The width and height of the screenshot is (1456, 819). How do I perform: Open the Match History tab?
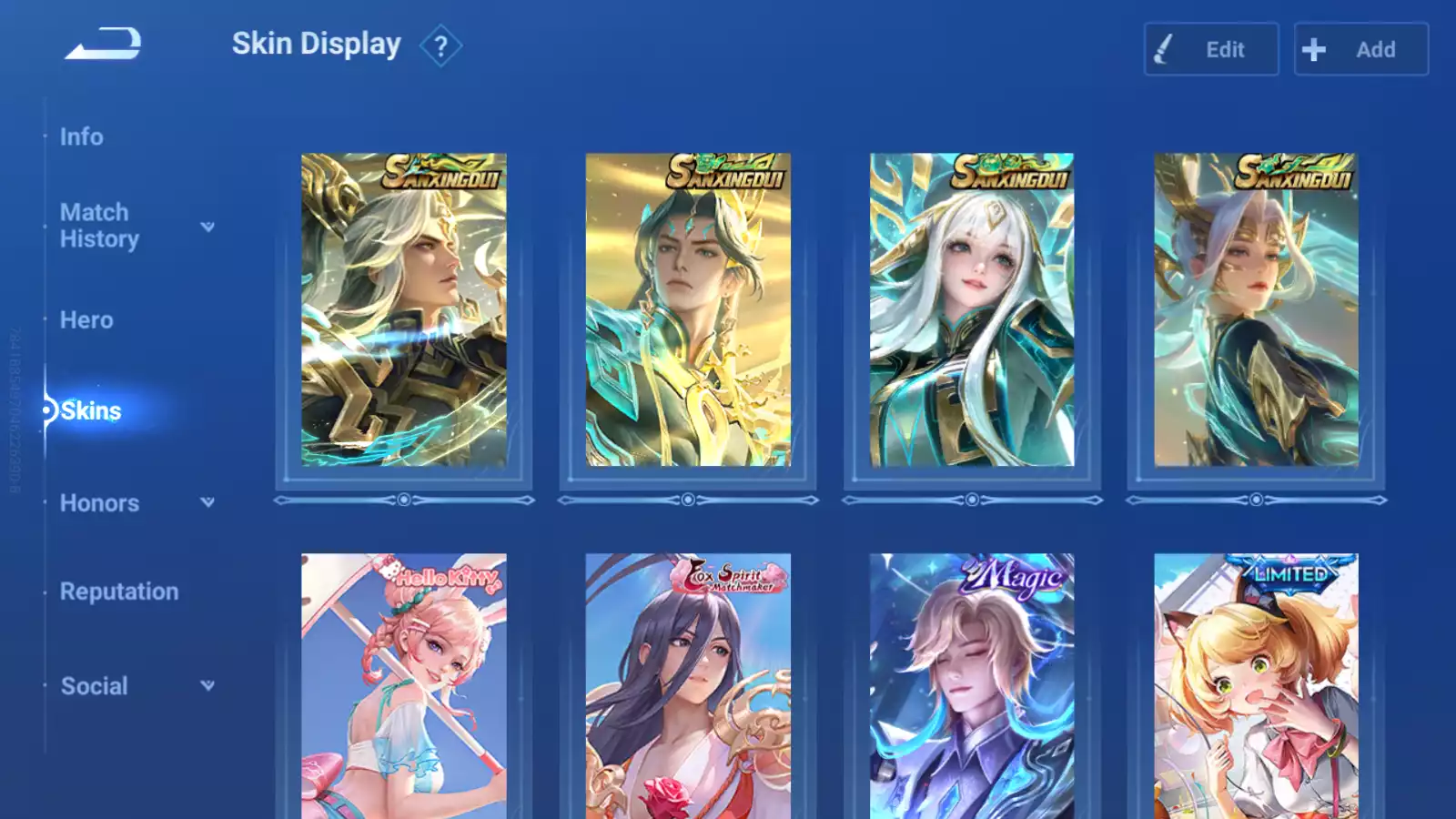99,226
